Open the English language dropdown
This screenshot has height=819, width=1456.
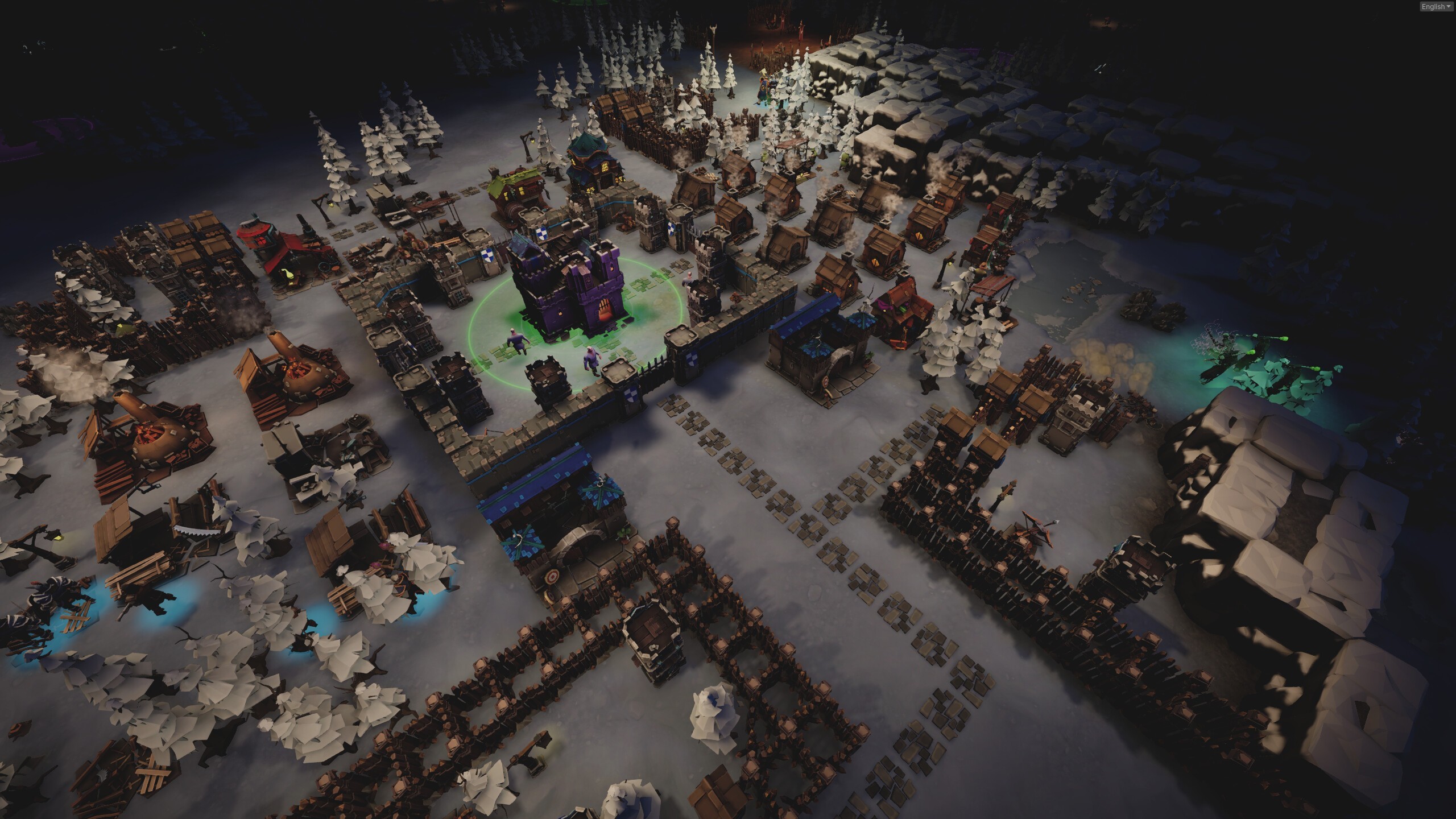click(x=1435, y=7)
